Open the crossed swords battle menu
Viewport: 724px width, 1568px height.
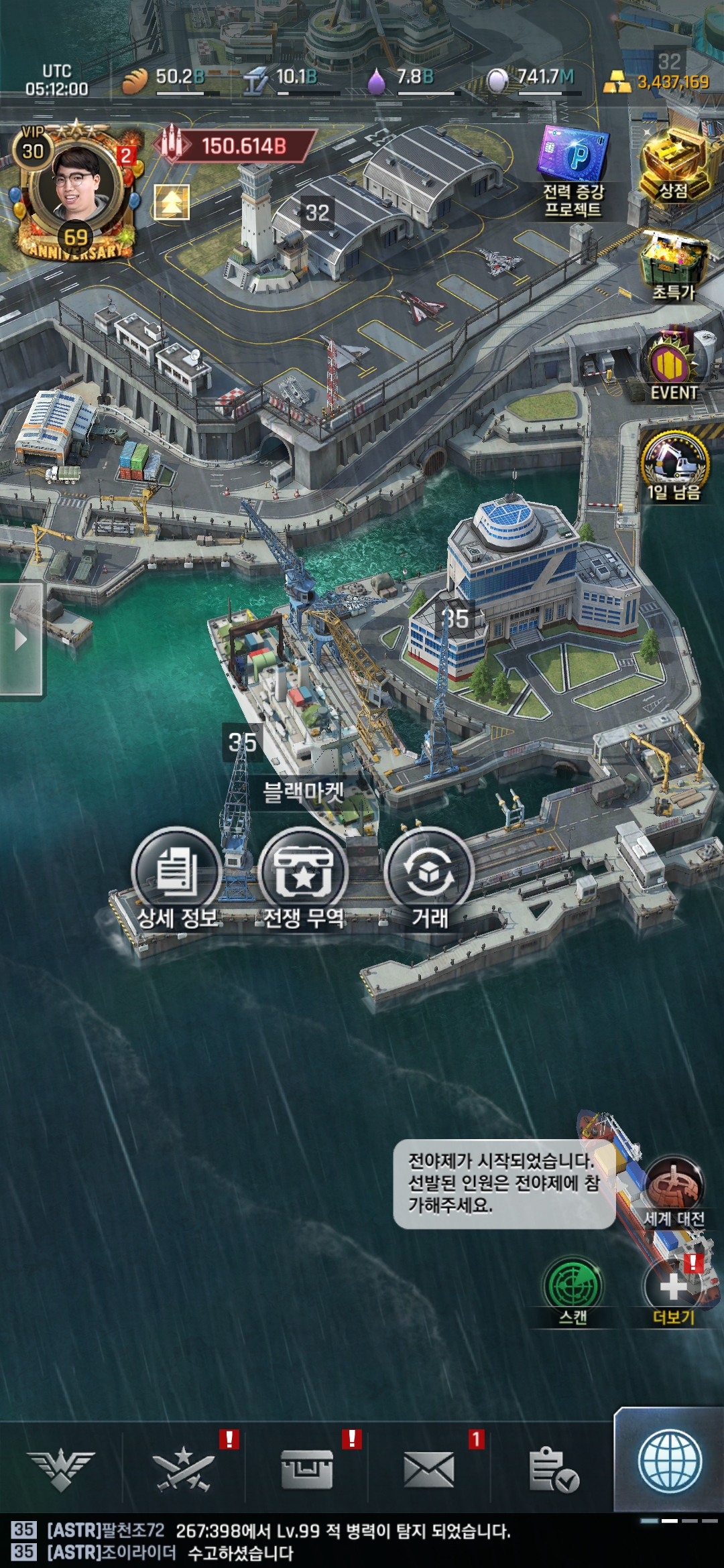(x=183, y=1470)
